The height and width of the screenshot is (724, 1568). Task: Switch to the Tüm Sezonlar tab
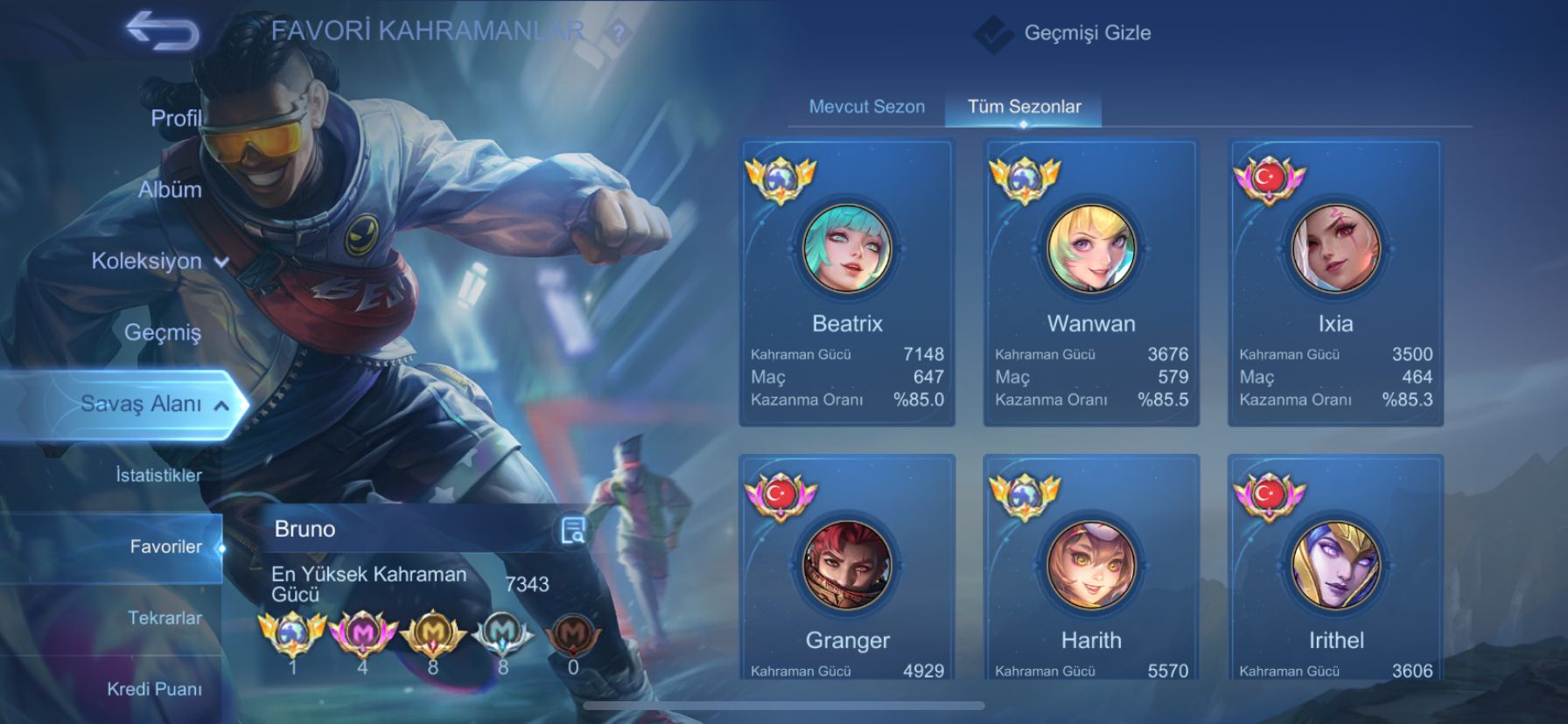click(1024, 107)
